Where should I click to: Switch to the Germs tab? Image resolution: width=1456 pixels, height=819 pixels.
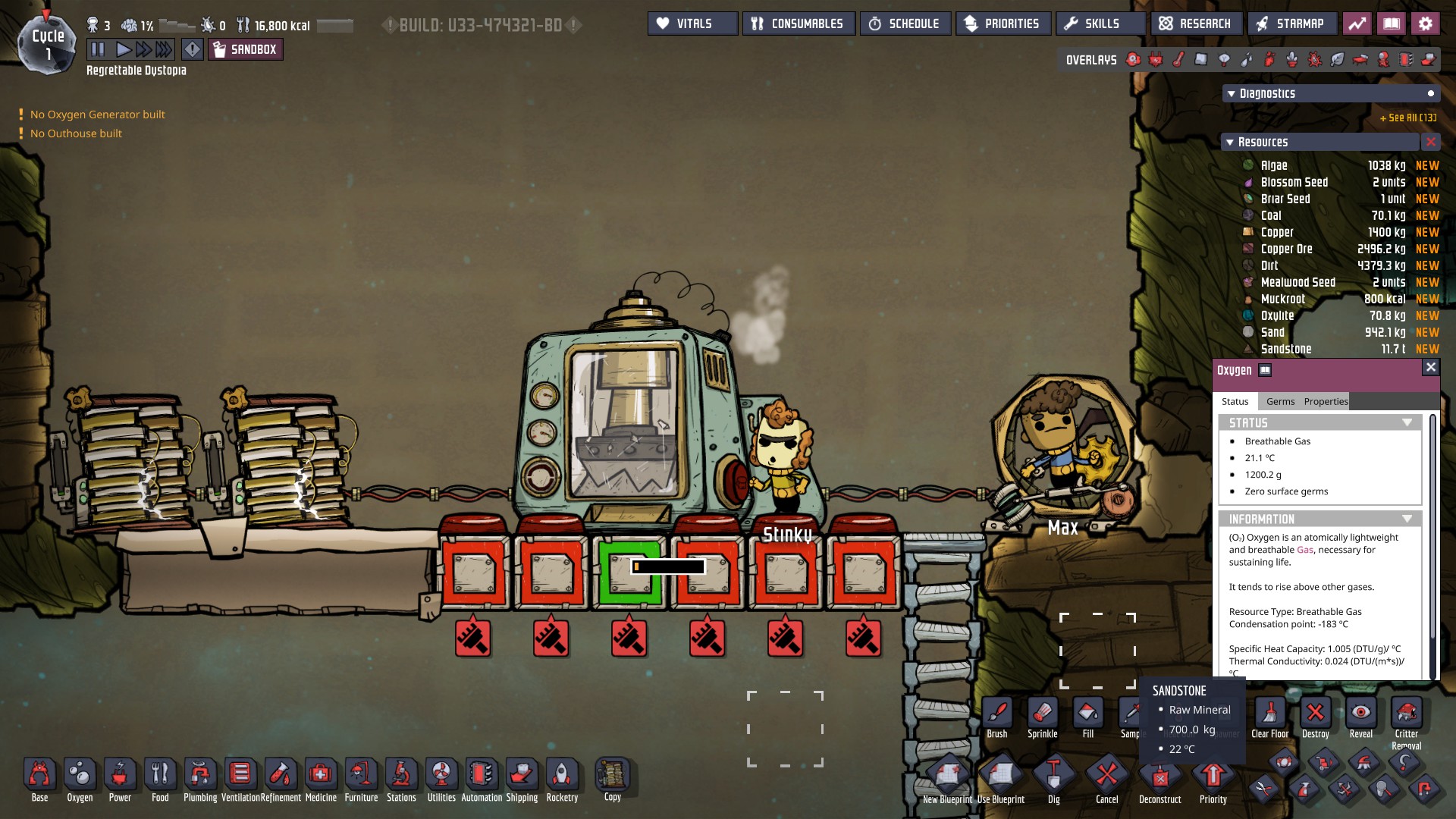(1280, 402)
